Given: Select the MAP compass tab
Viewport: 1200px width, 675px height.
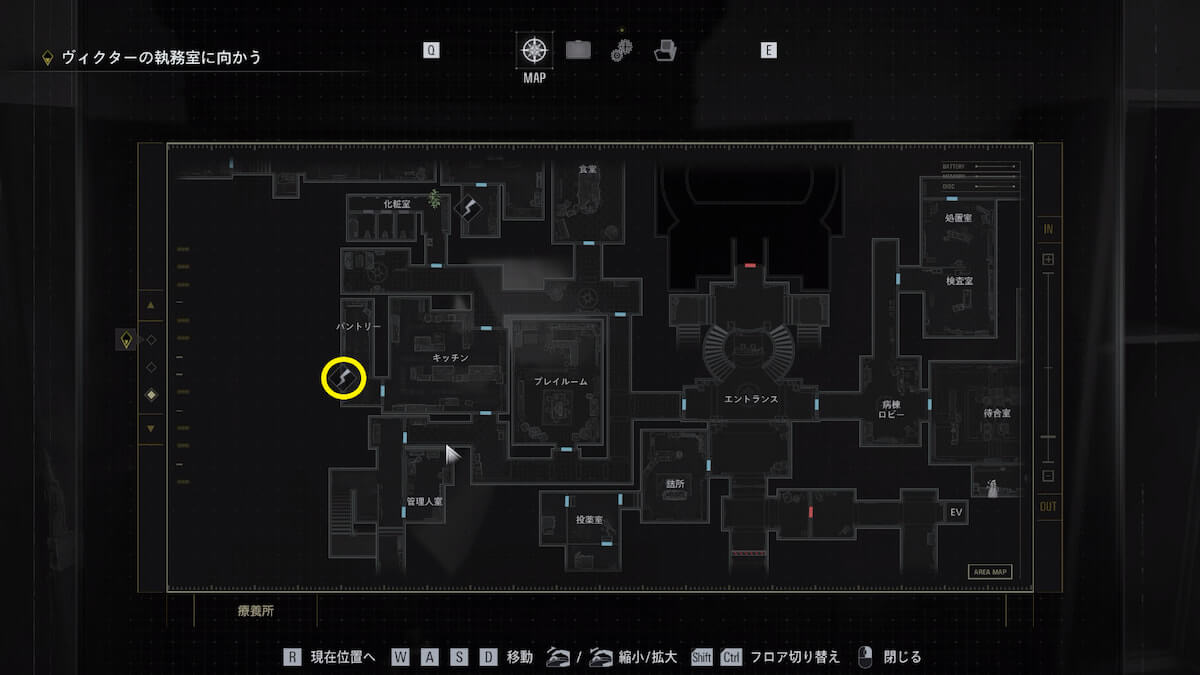Looking at the screenshot, I should (x=534, y=49).
